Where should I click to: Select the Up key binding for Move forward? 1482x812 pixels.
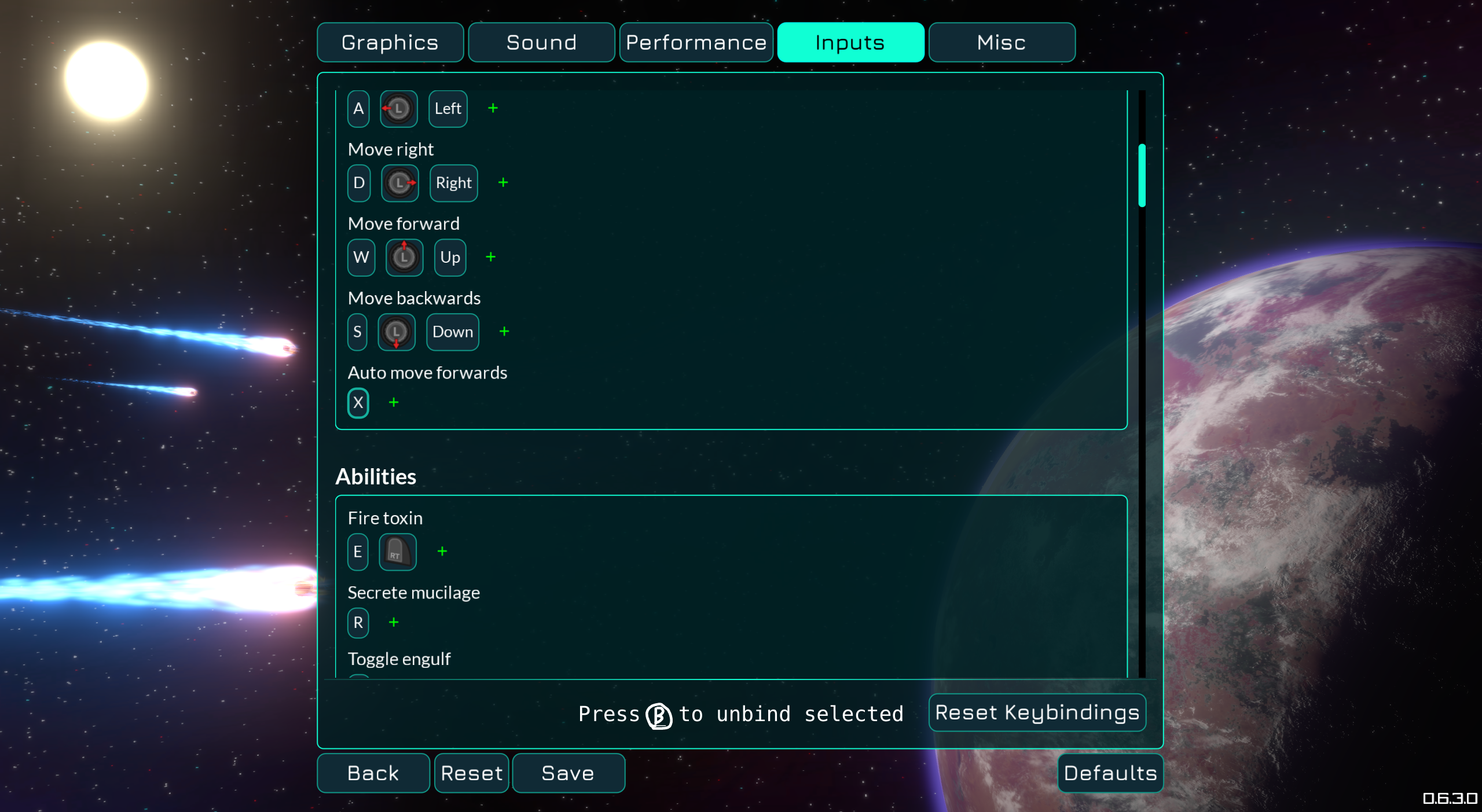pyautogui.click(x=449, y=258)
